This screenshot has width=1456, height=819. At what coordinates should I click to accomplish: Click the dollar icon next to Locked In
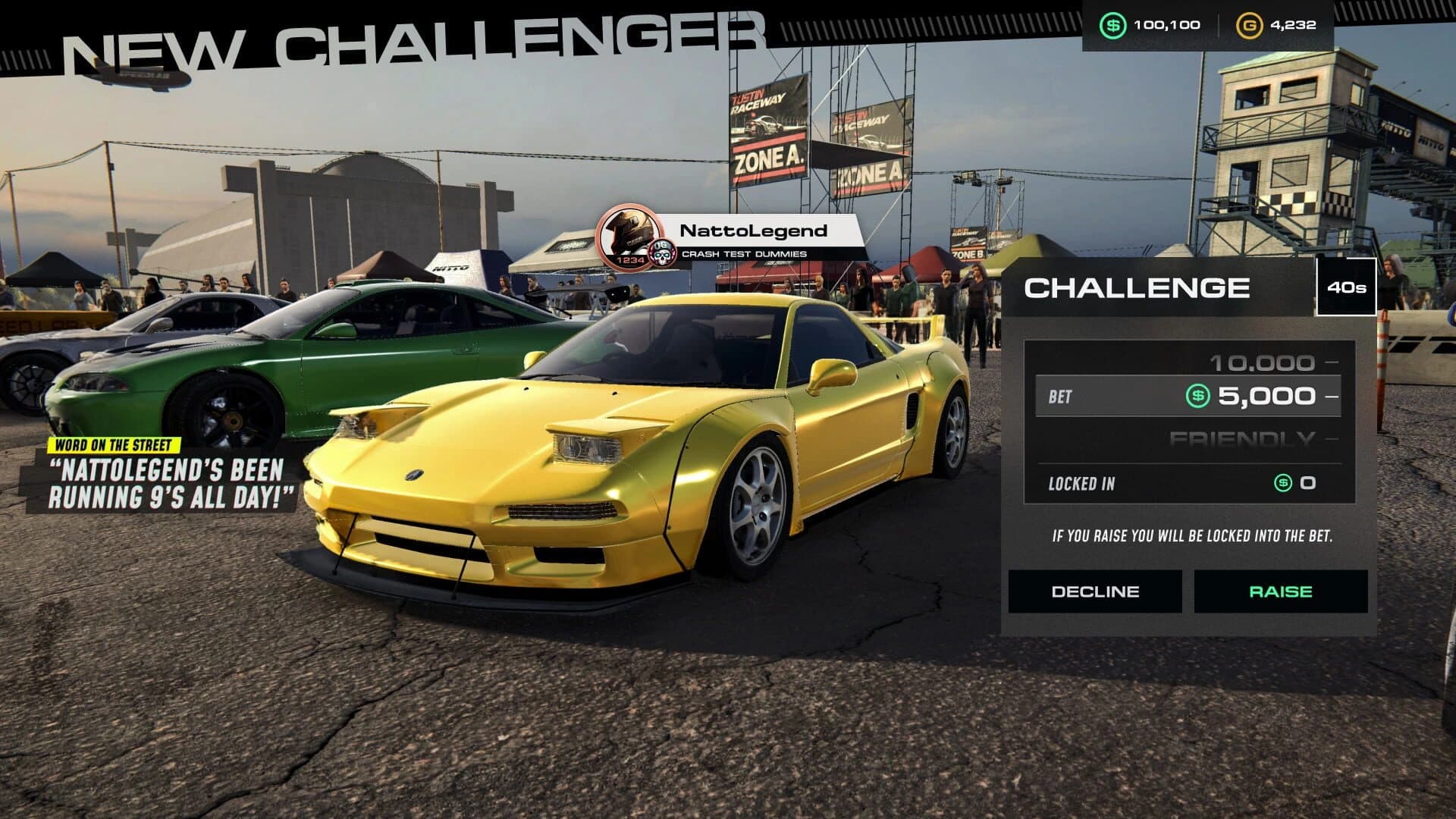pos(1282,484)
